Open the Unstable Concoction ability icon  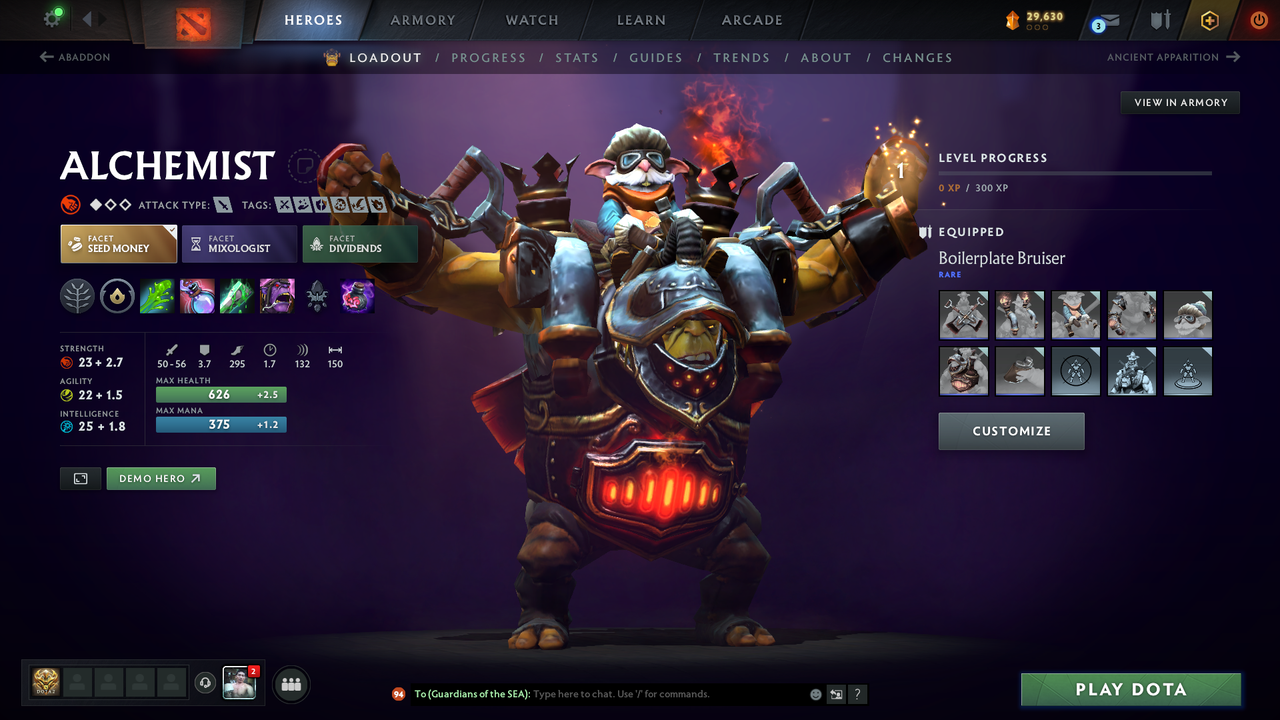pos(197,295)
